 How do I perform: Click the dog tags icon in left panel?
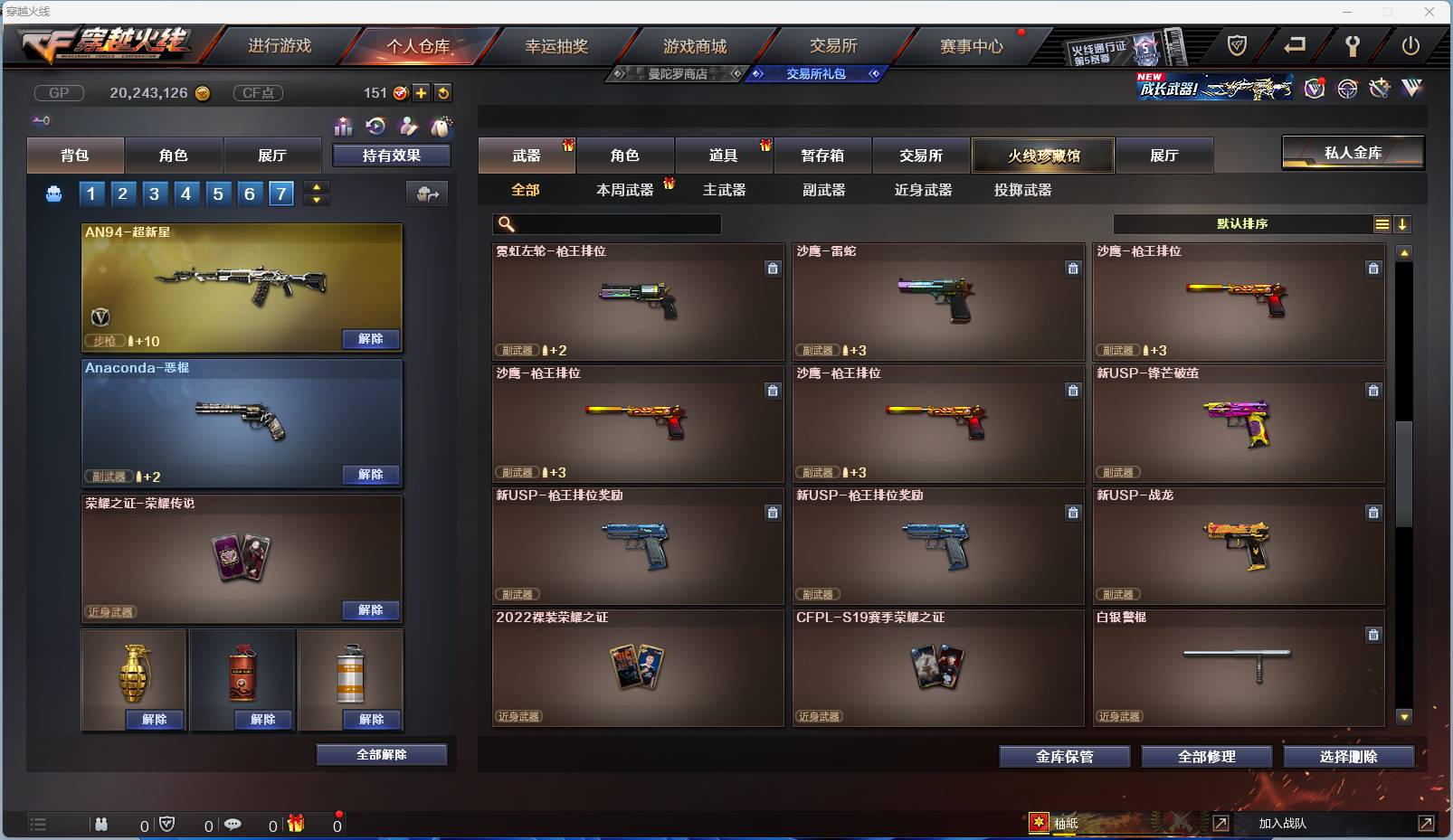442,126
